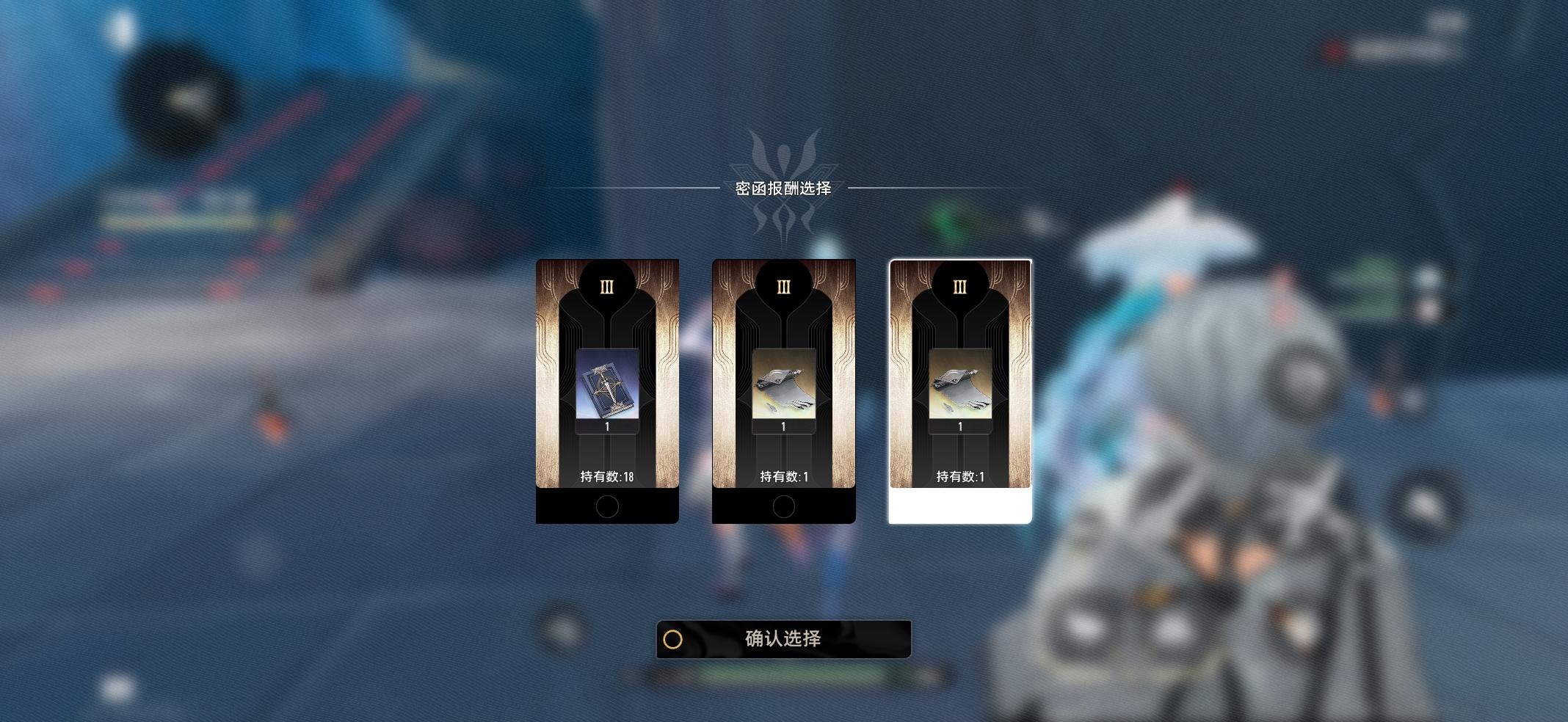This screenshot has width=1568, height=722.
Task: Click the yellow circle icon inside the confirm button
Action: (675, 639)
